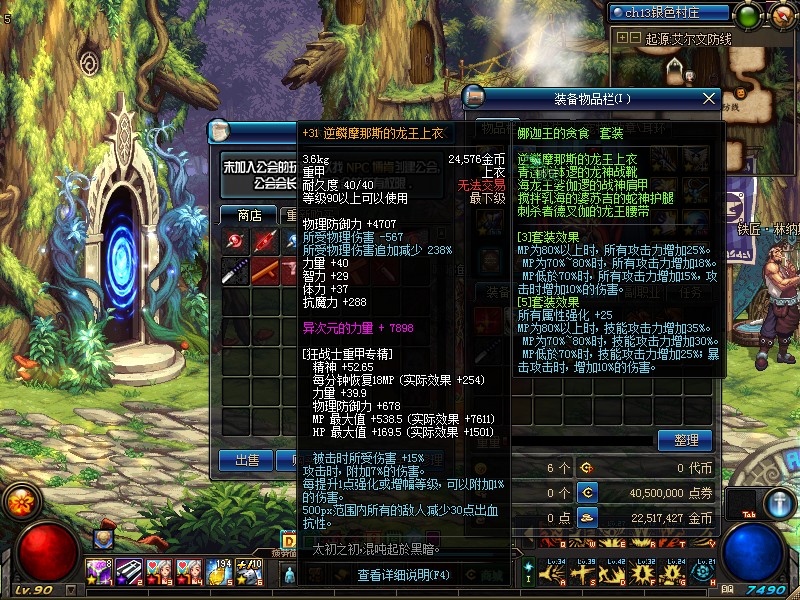The height and width of the screenshot is (600, 800).
Task: Select the orange bar shop item
Action: pos(265,271)
